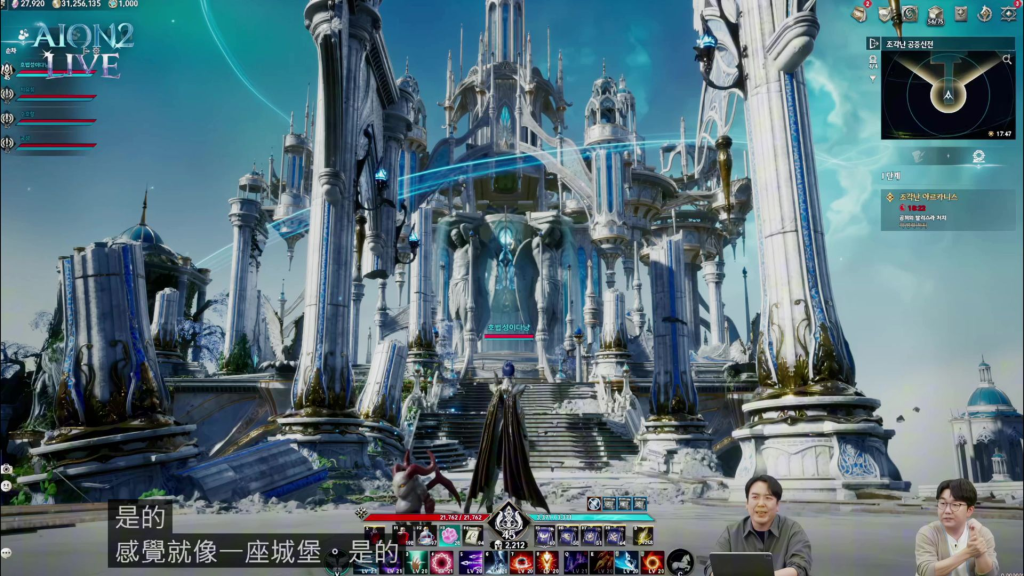
Task: Activate the golden feather skill slot
Action: (641, 536)
